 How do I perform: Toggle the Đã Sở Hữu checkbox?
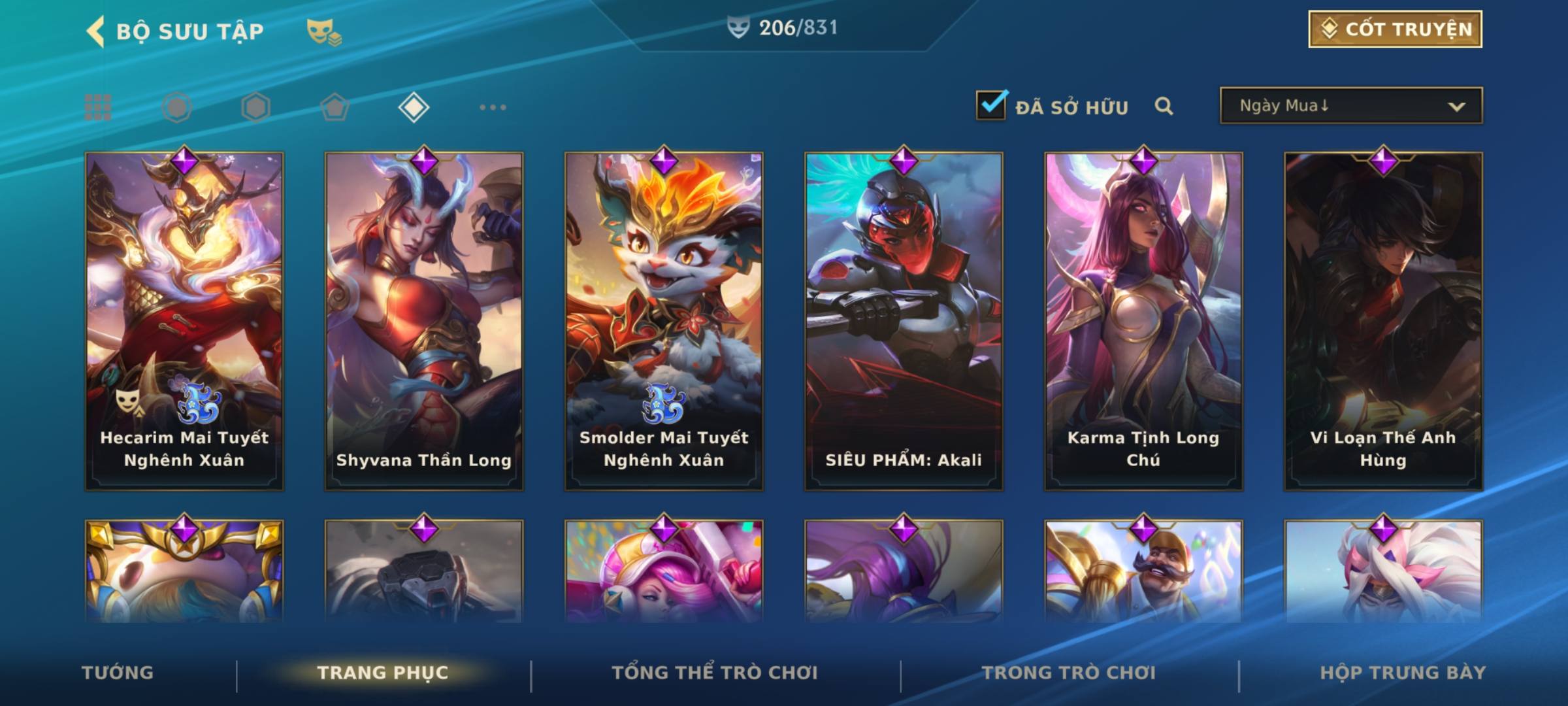[x=991, y=105]
